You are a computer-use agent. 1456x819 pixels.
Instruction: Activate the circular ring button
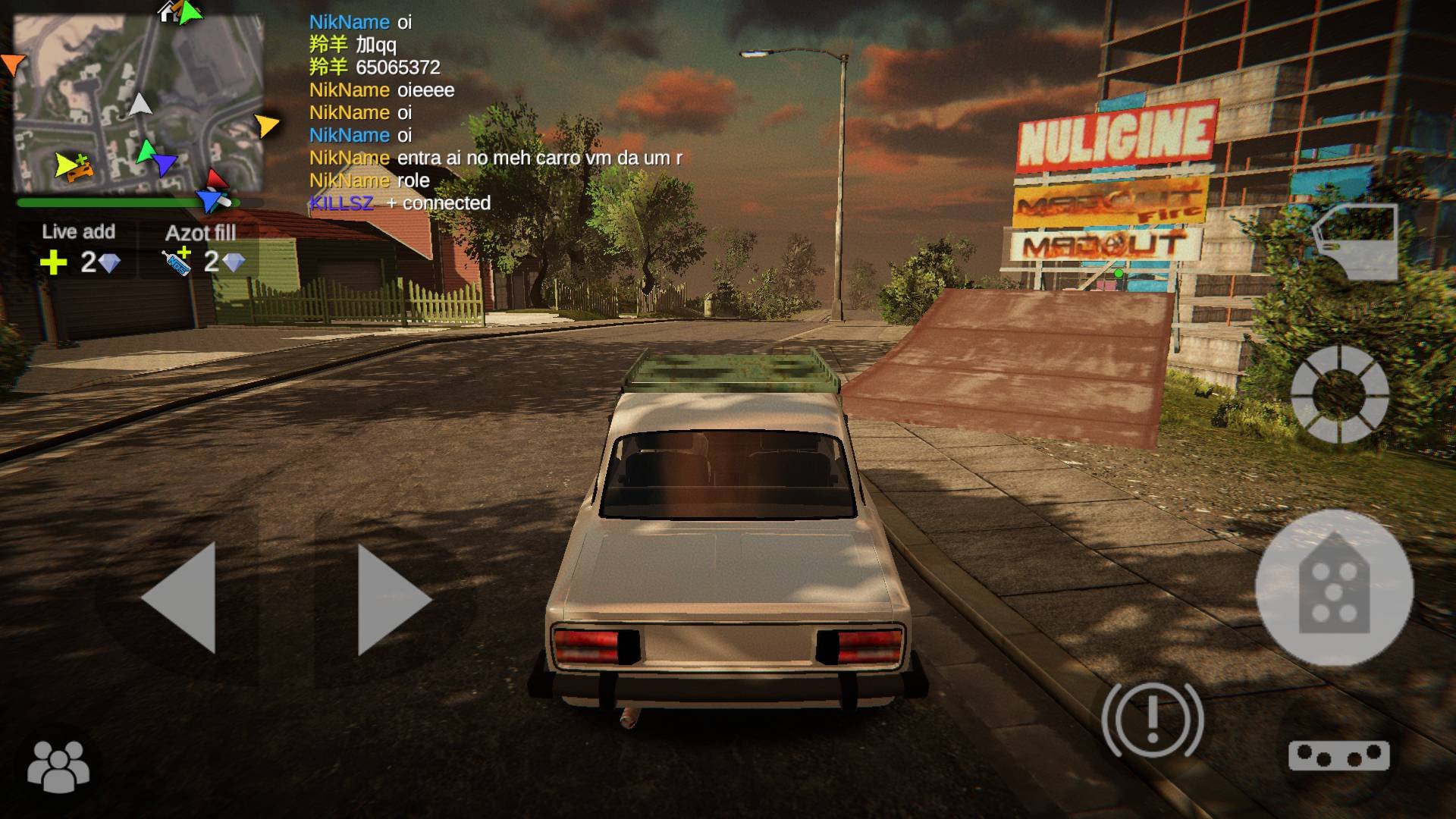[x=1339, y=394]
